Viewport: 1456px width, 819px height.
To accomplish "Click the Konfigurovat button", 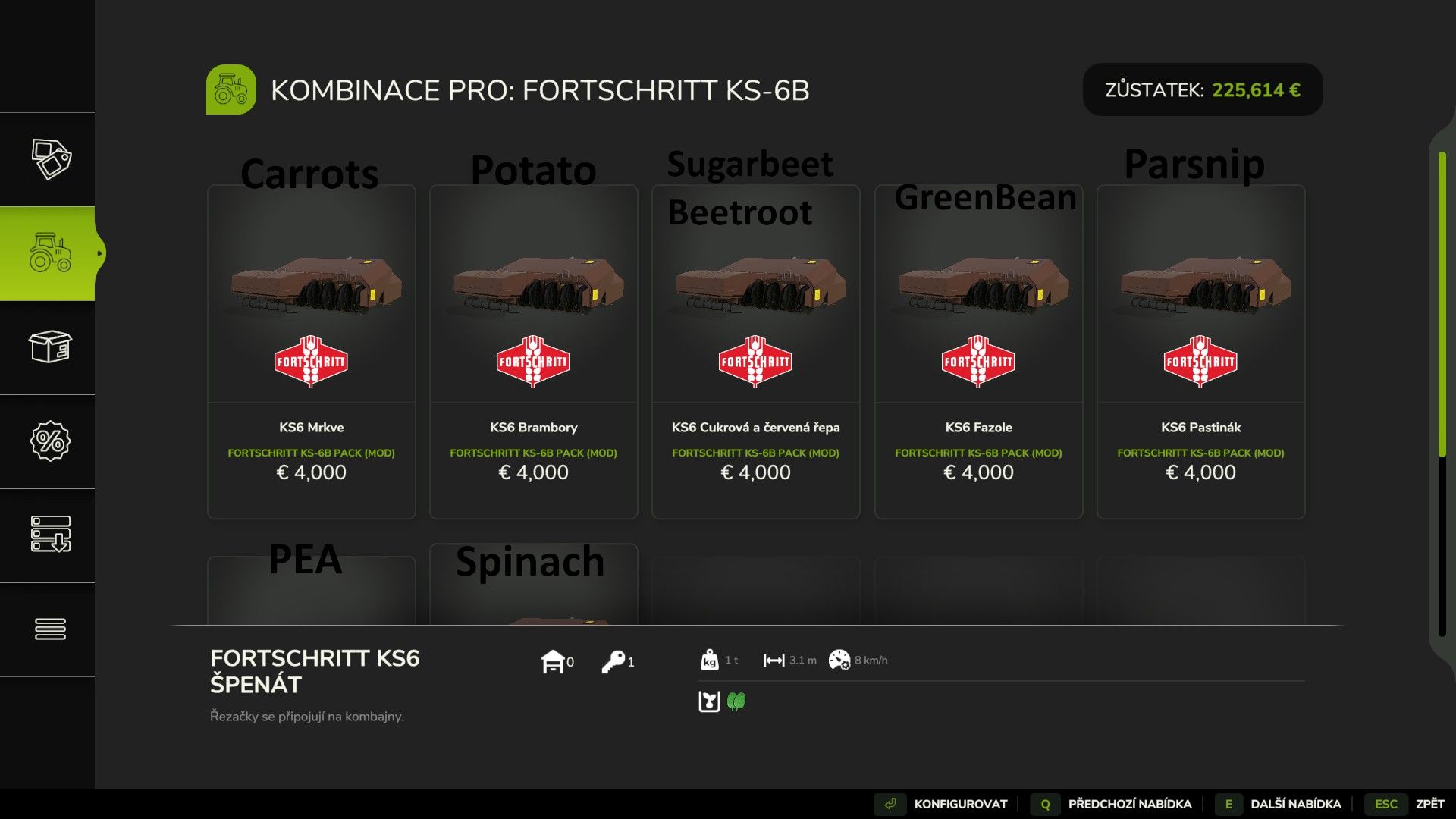I will (x=943, y=804).
